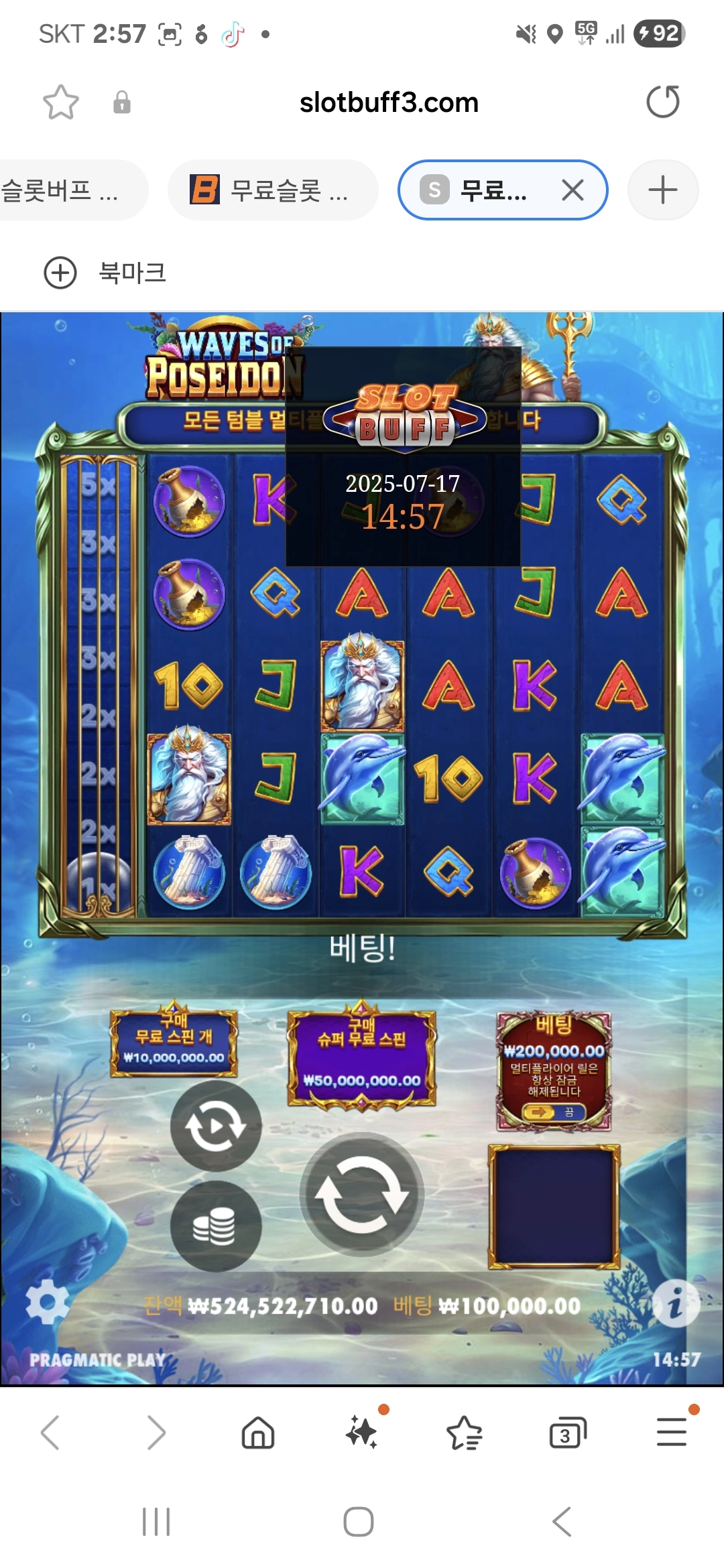Toggle the ₩200,000.00 ante bet switch
Viewport: 724px width, 1568px height.
tap(554, 1112)
